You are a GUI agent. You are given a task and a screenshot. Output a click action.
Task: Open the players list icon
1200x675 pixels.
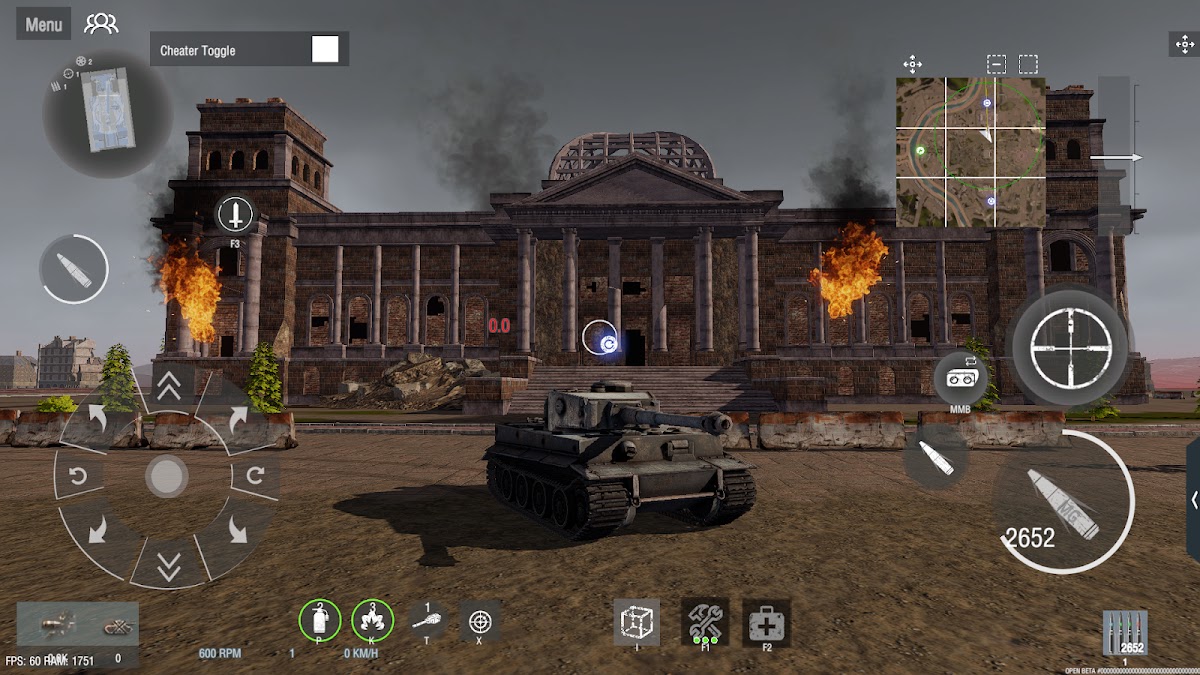coord(101,24)
